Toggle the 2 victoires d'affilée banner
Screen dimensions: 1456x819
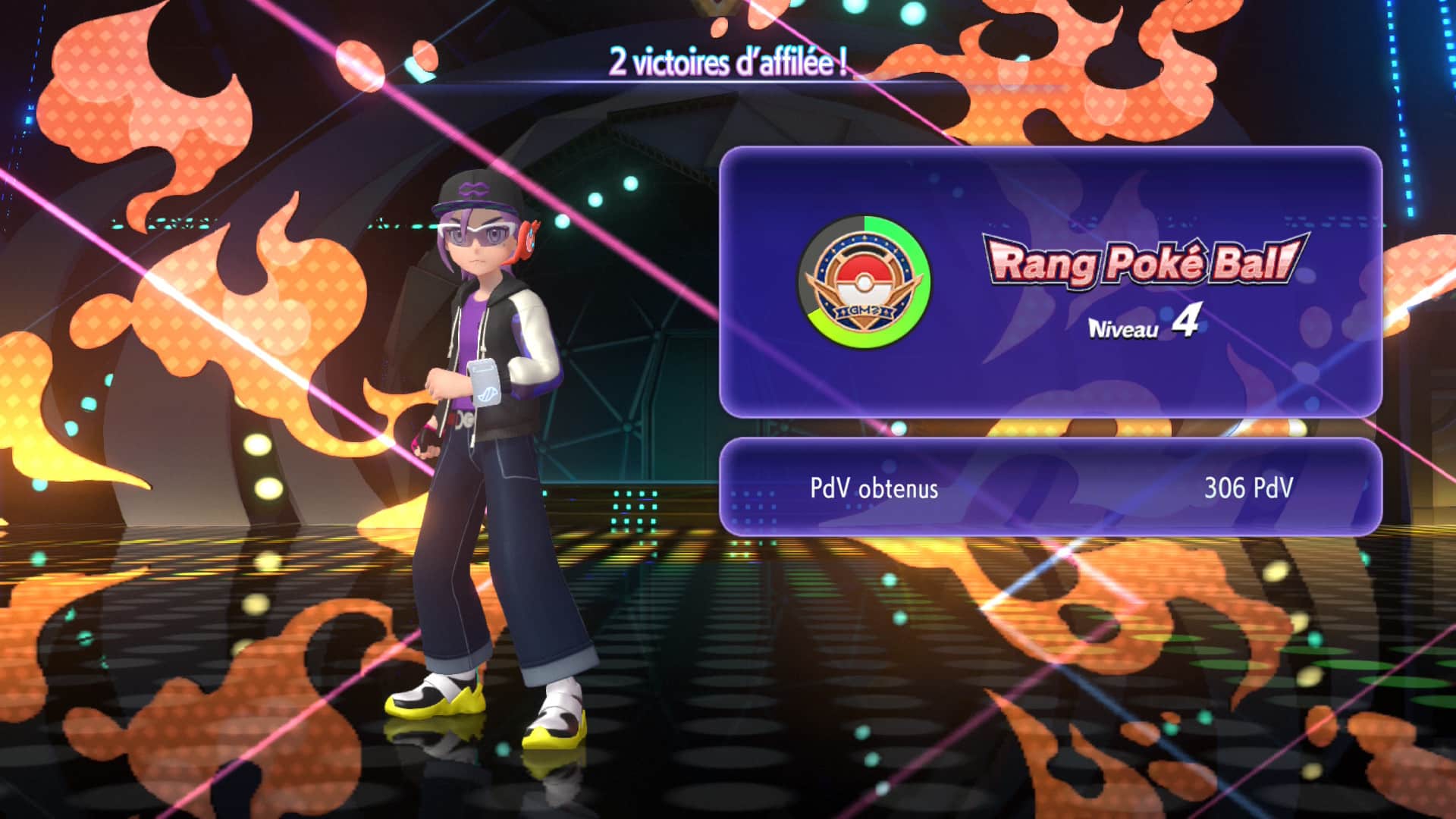728,64
